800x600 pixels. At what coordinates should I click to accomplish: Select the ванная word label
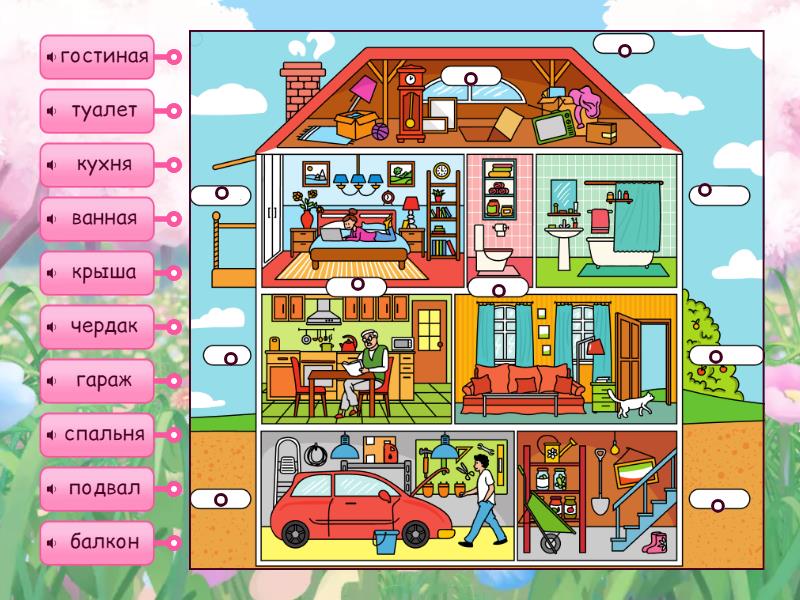coord(103,219)
